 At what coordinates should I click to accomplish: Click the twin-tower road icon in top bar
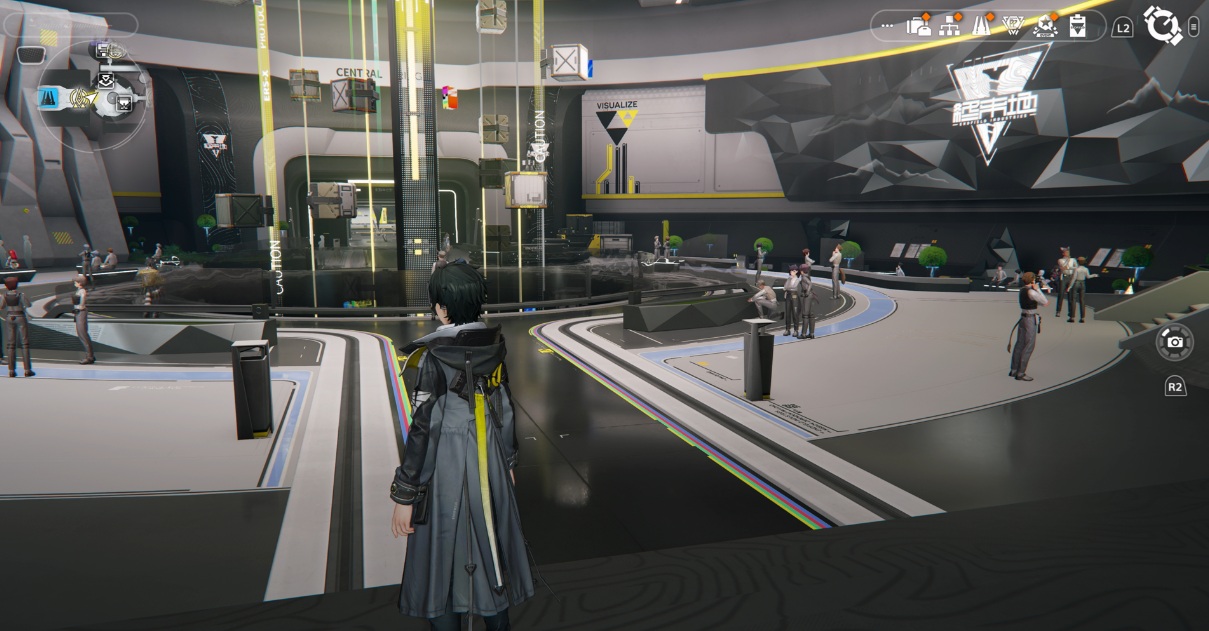tap(982, 26)
